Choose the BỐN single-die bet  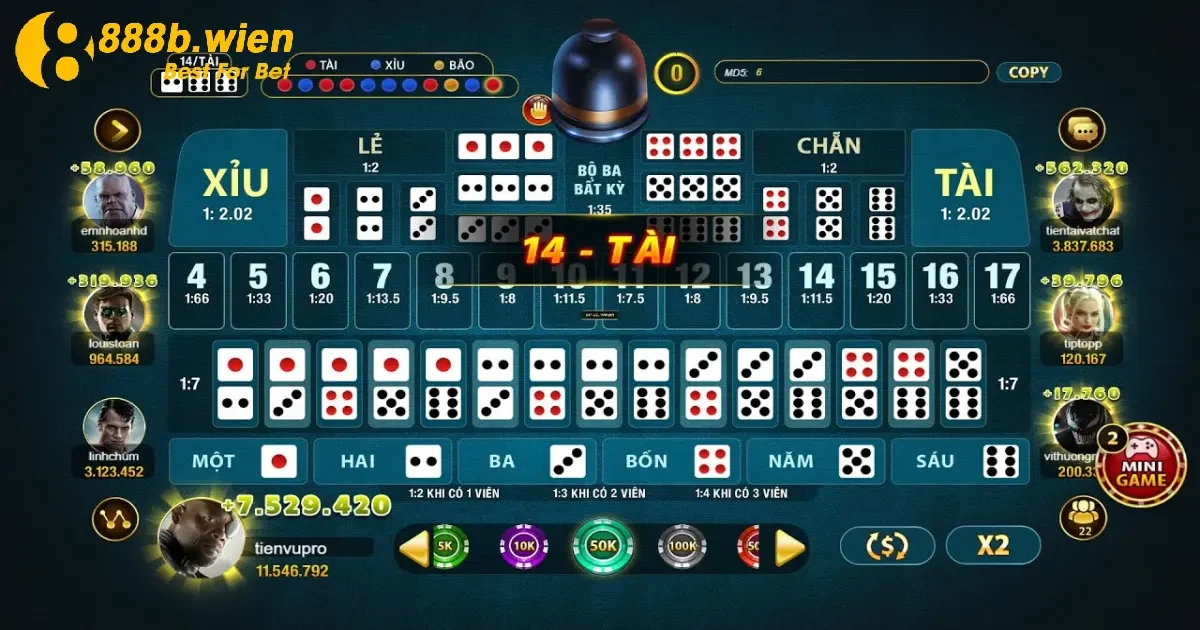[670, 461]
